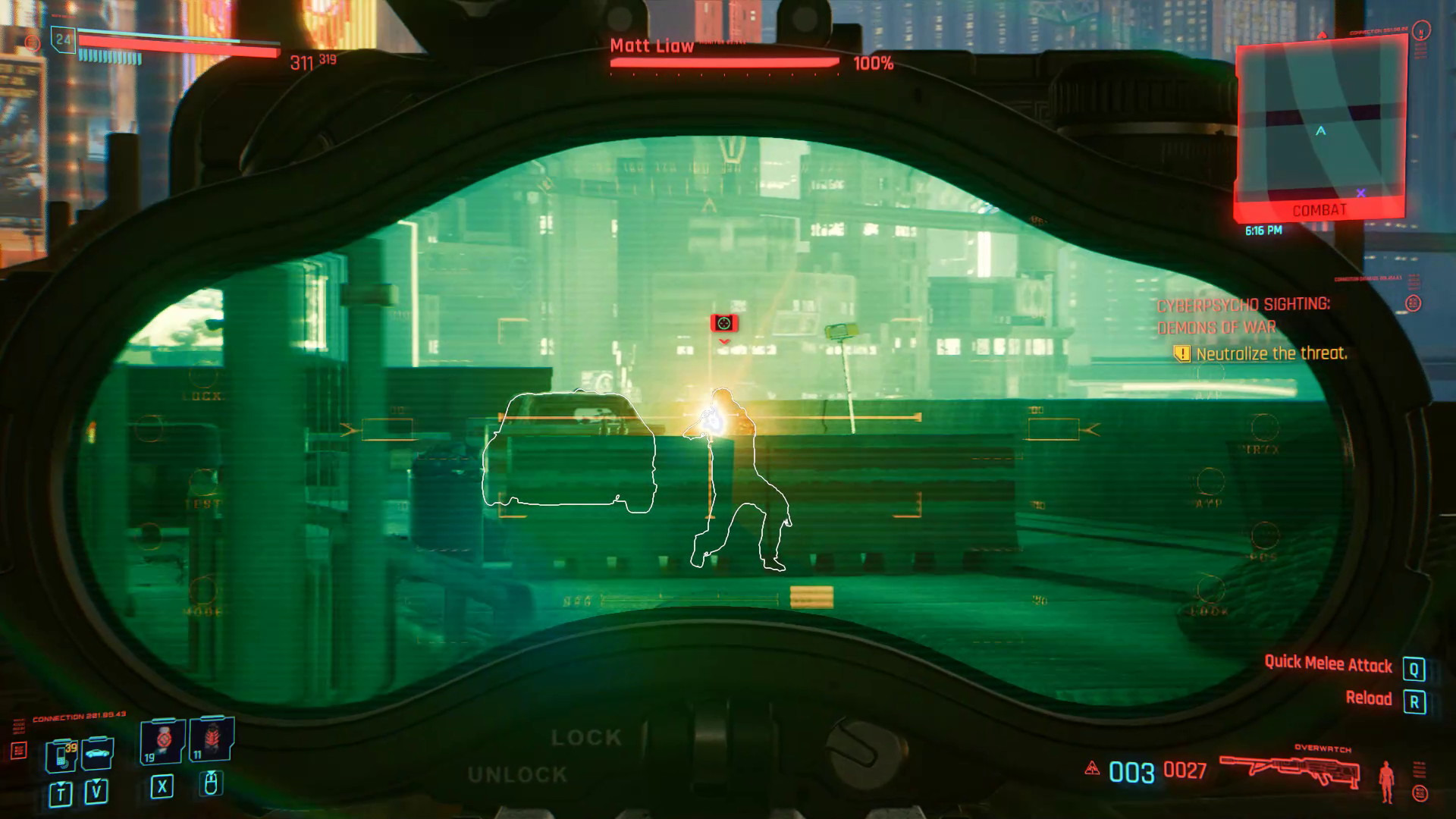The image size is (1456, 819).
Task: Click the red enemy camera marker above the scope
Action: coord(723,322)
